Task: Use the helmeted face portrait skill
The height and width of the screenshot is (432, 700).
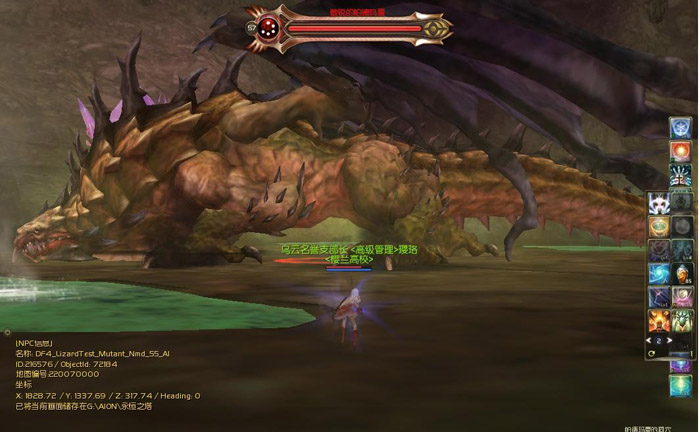Action: pyautogui.click(x=682, y=273)
